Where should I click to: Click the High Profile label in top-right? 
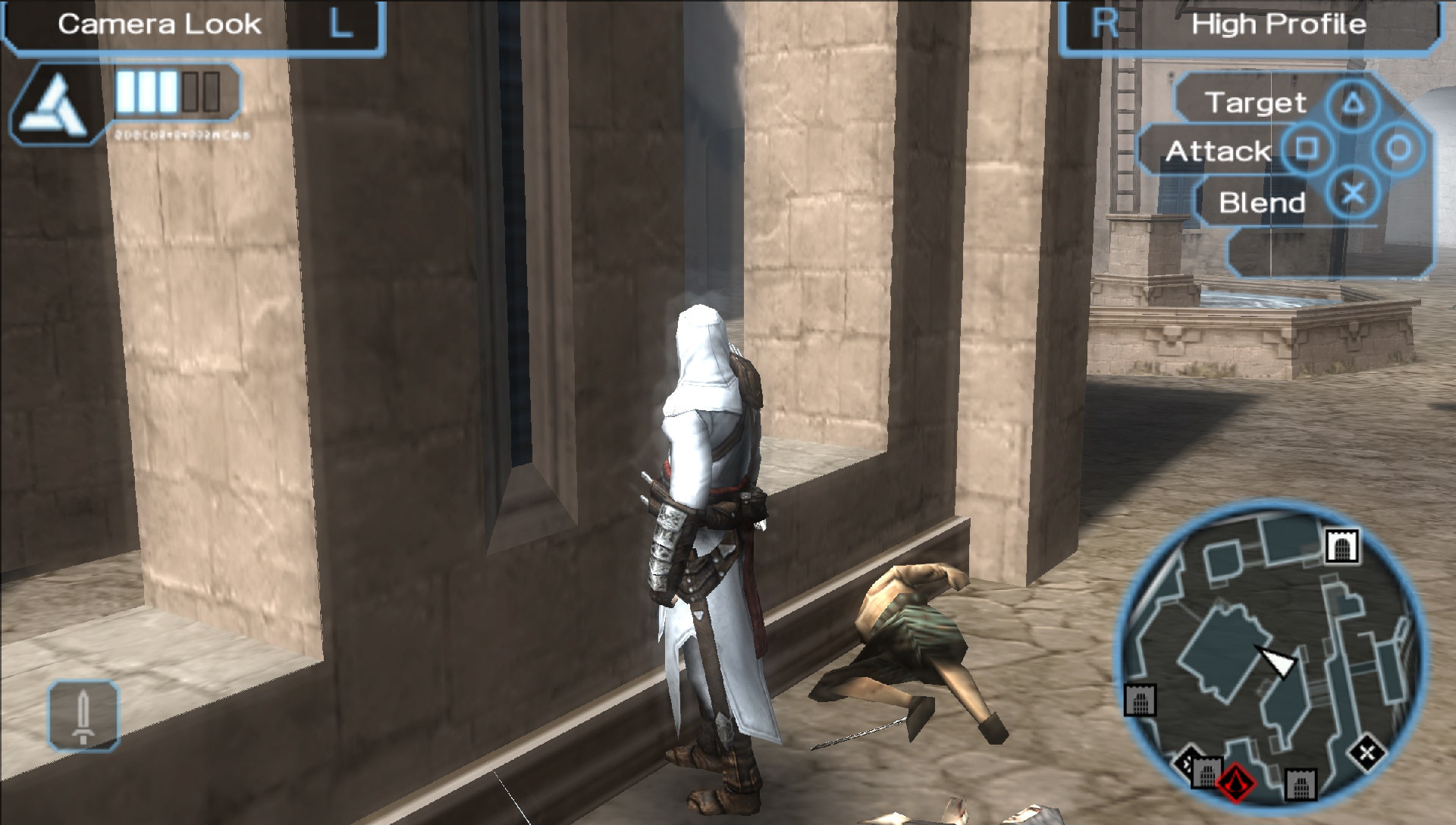1280,24
